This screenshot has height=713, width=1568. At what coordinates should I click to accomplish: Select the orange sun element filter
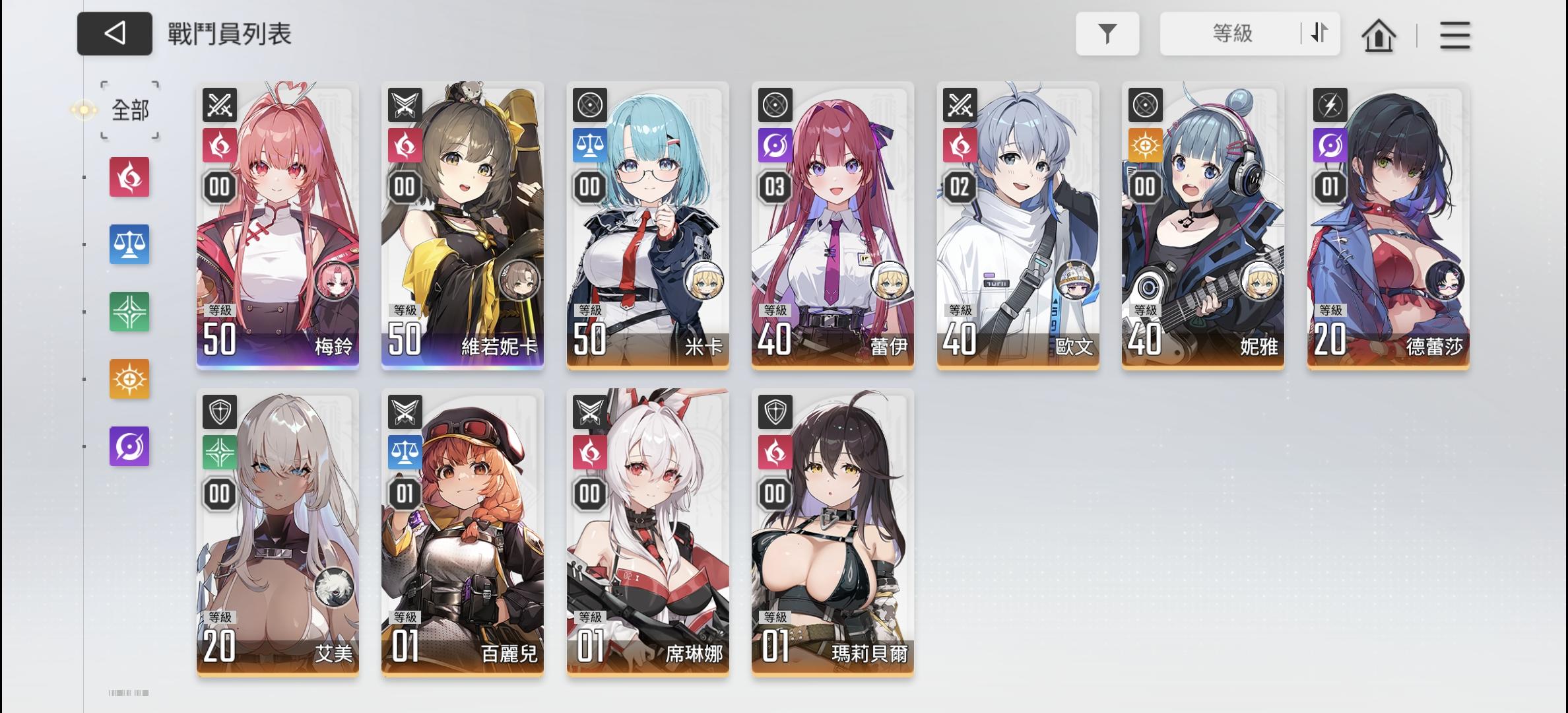point(129,379)
